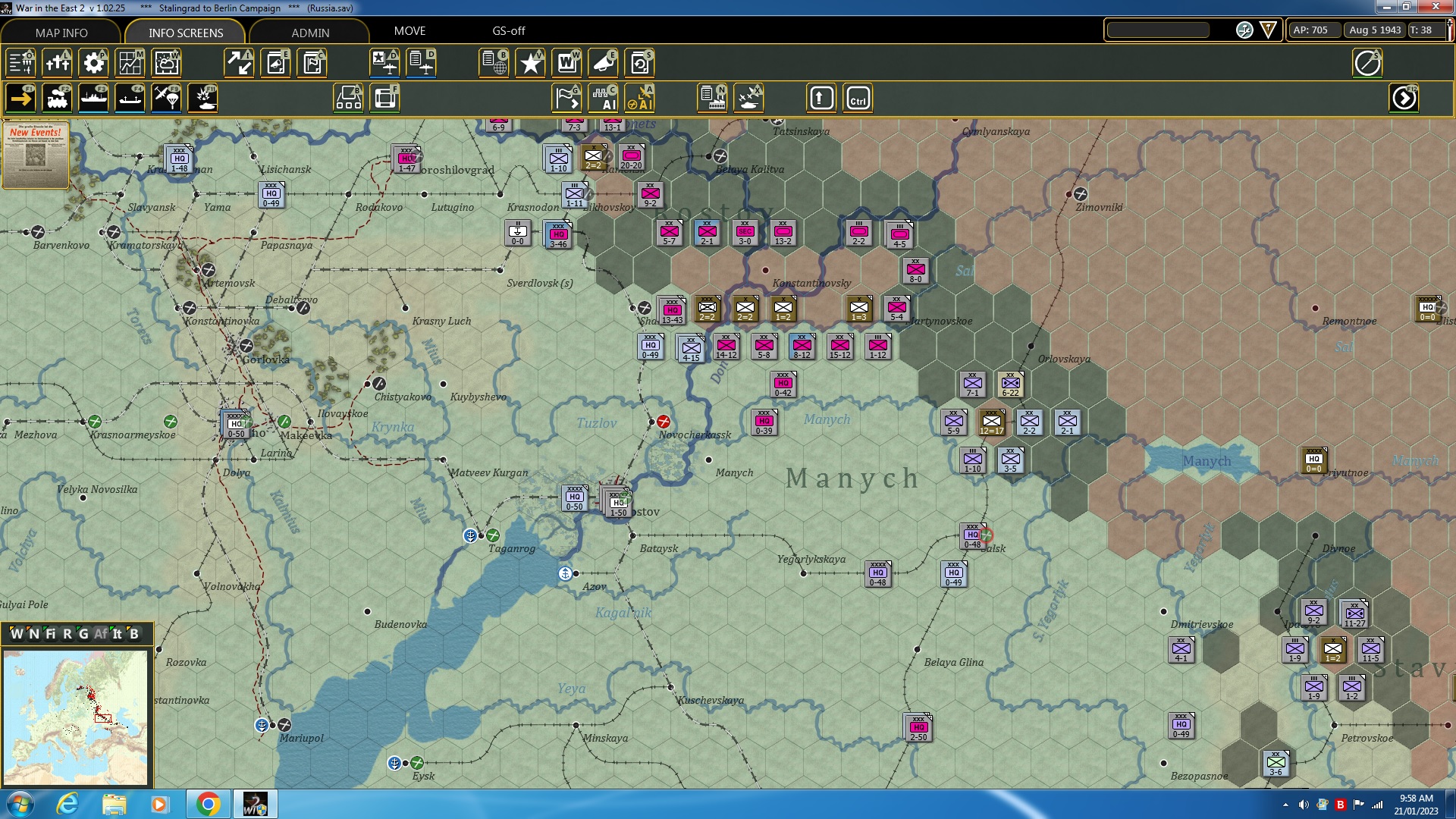Screen dimensions: 1456x819
Task: Switch to the MAP INFO tab
Action: [61, 33]
